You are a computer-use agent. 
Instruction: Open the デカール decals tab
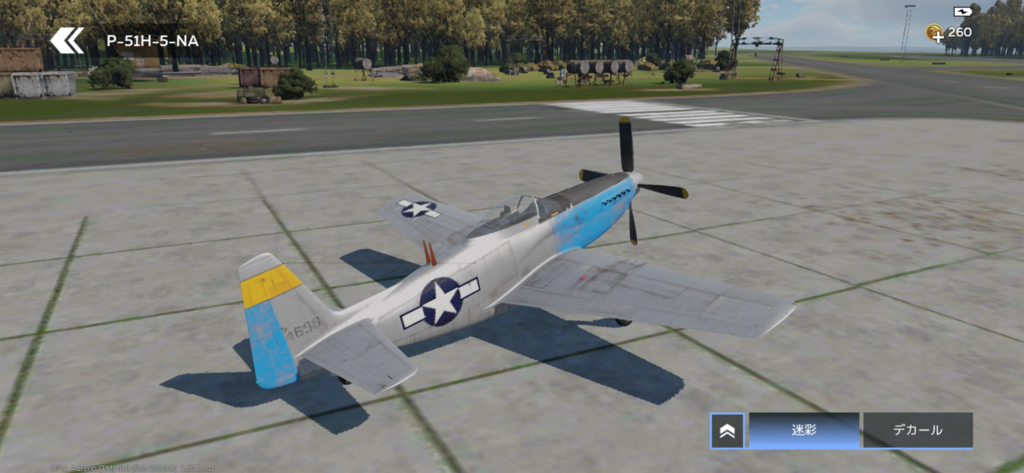coord(917,430)
